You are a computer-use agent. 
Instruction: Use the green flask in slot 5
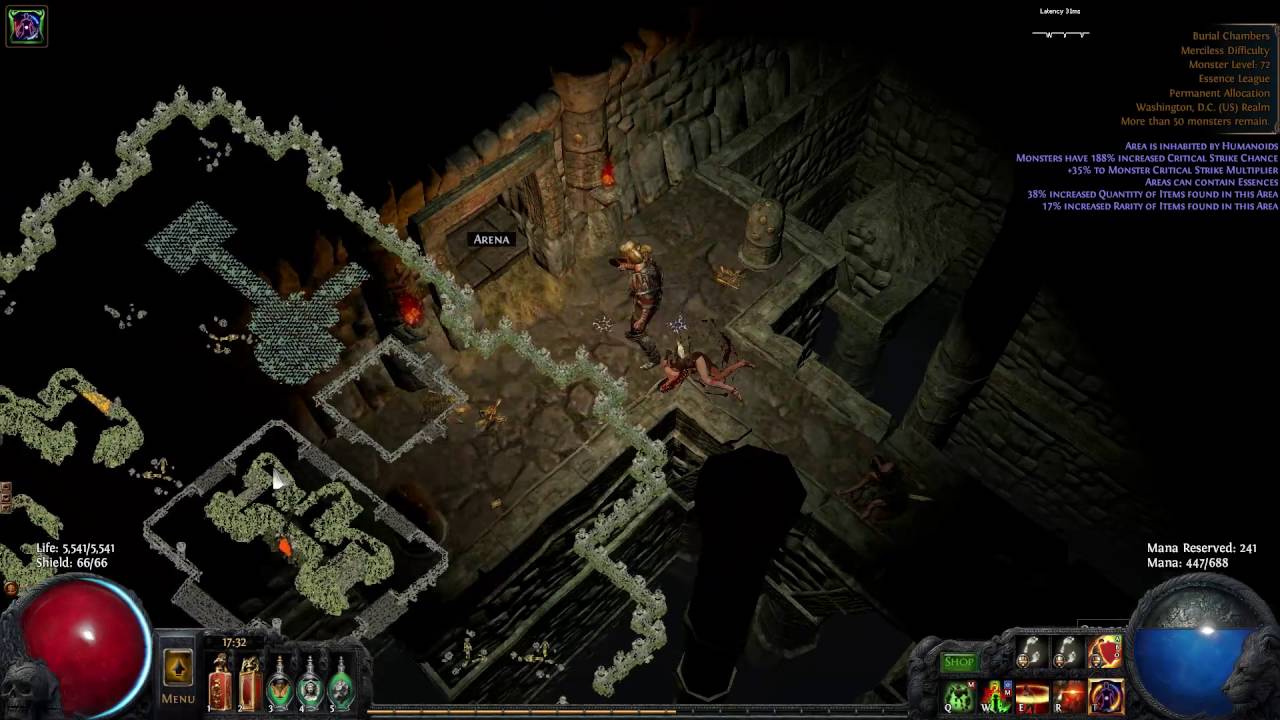(341, 683)
